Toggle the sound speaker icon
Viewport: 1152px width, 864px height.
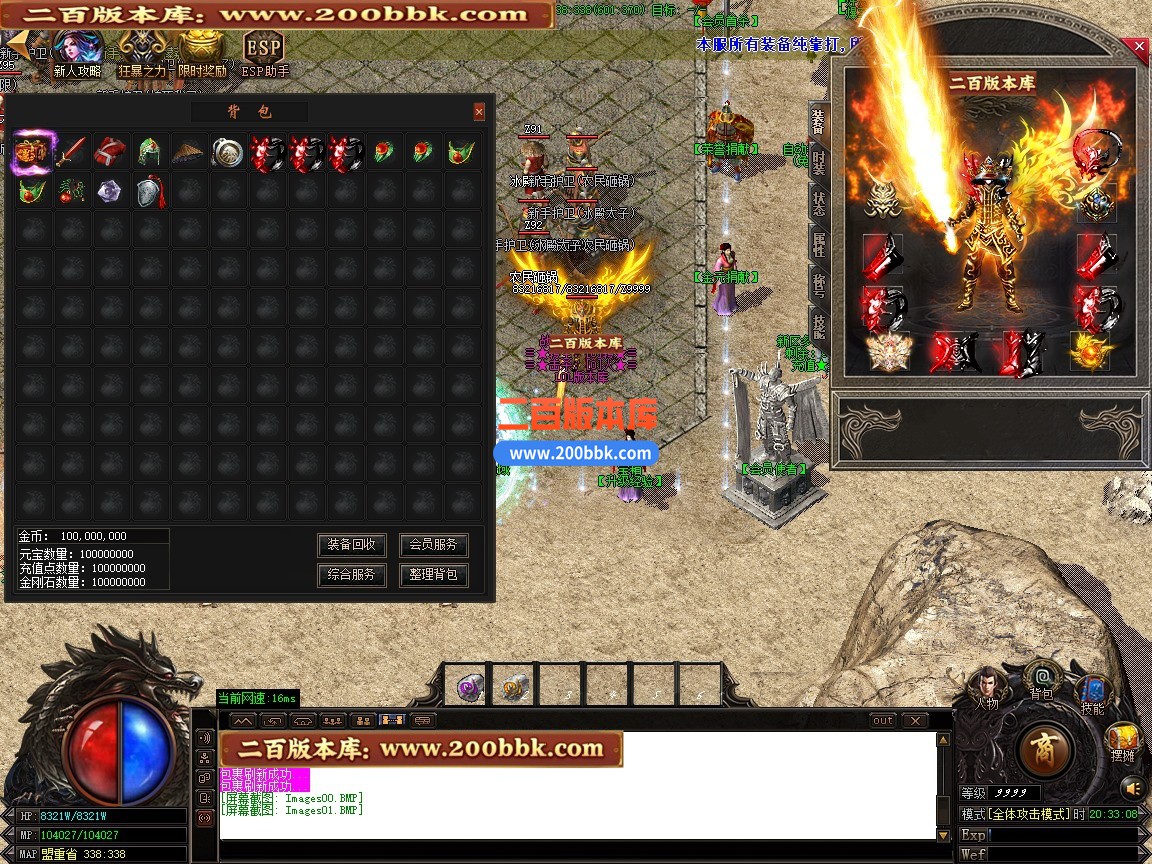pyautogui.click(x=1132, y=789)
